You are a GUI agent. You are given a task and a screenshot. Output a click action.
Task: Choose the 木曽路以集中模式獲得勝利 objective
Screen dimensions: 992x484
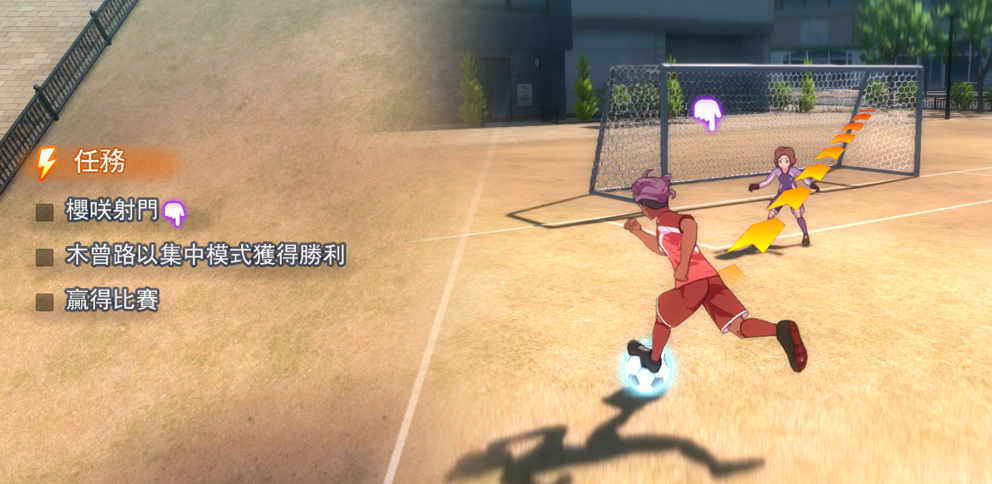204,256
